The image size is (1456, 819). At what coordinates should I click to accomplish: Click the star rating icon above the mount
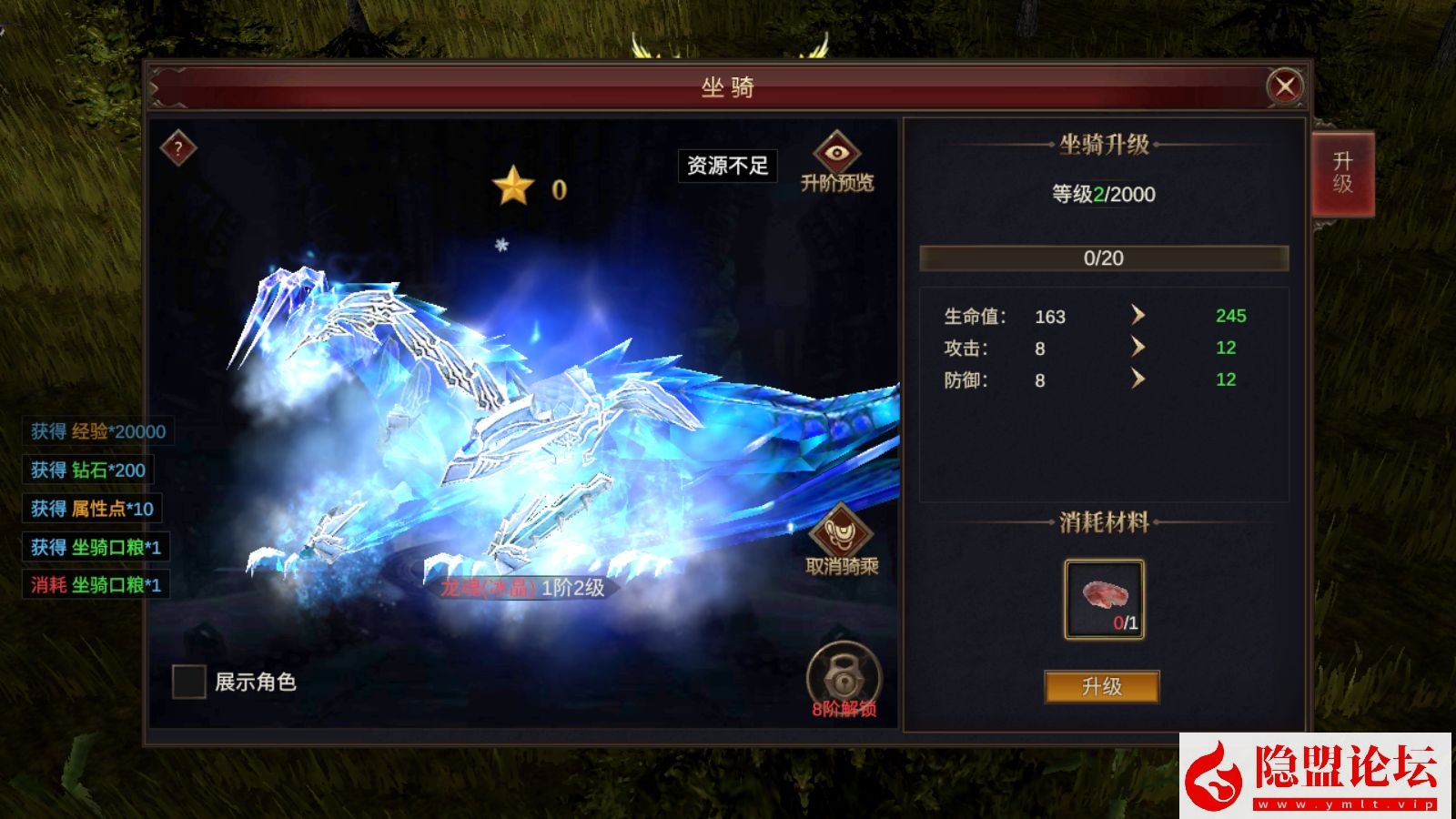[512, 186]
